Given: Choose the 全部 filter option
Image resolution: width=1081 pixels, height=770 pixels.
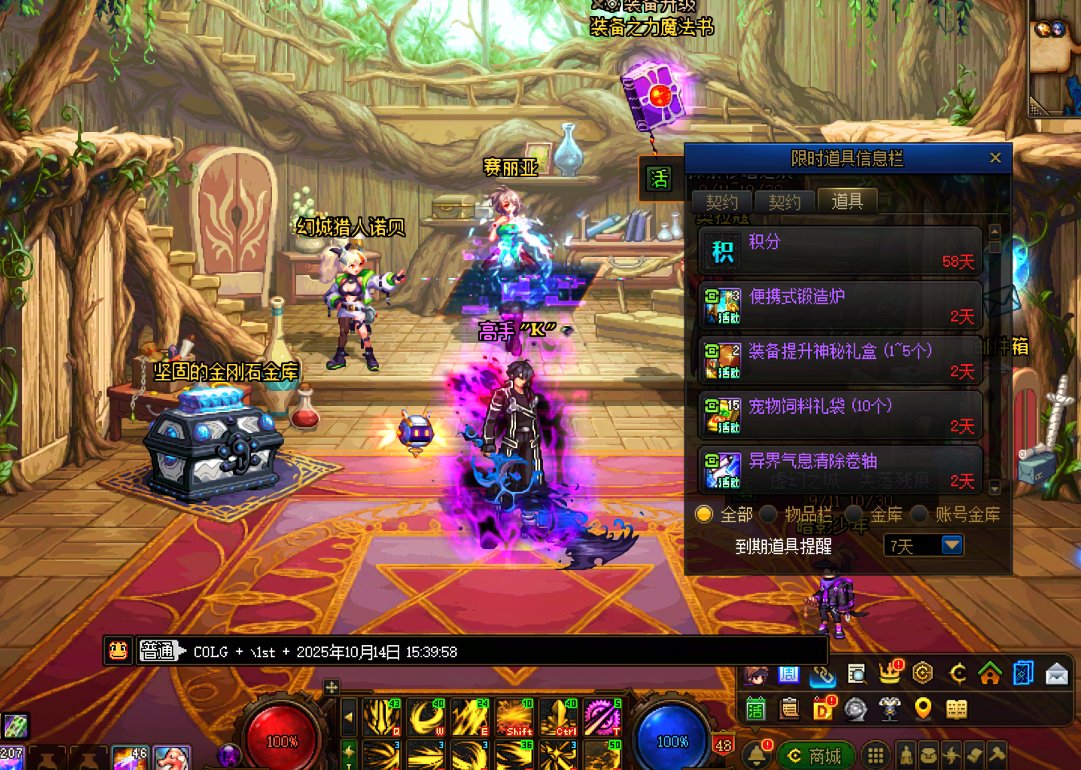Looking at the screenshot, I should [x=705, y=514].
